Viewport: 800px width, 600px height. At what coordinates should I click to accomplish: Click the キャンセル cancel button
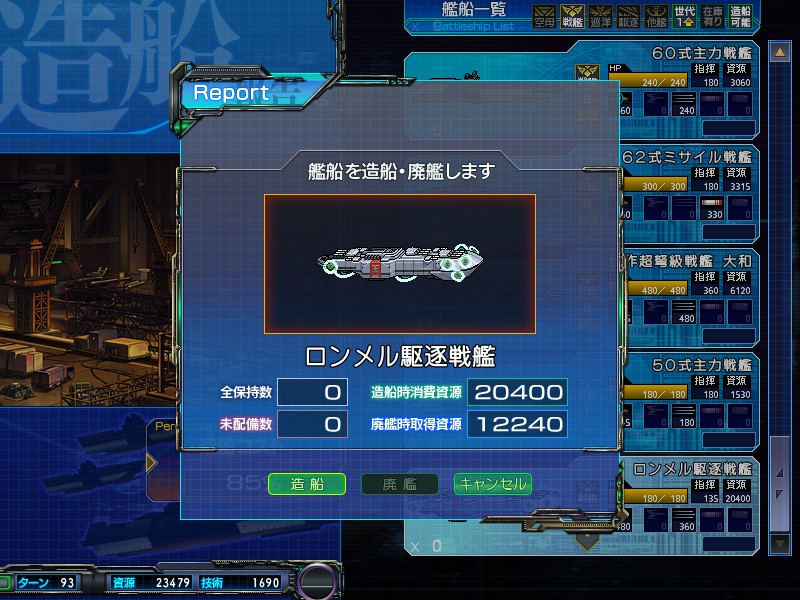492,484
